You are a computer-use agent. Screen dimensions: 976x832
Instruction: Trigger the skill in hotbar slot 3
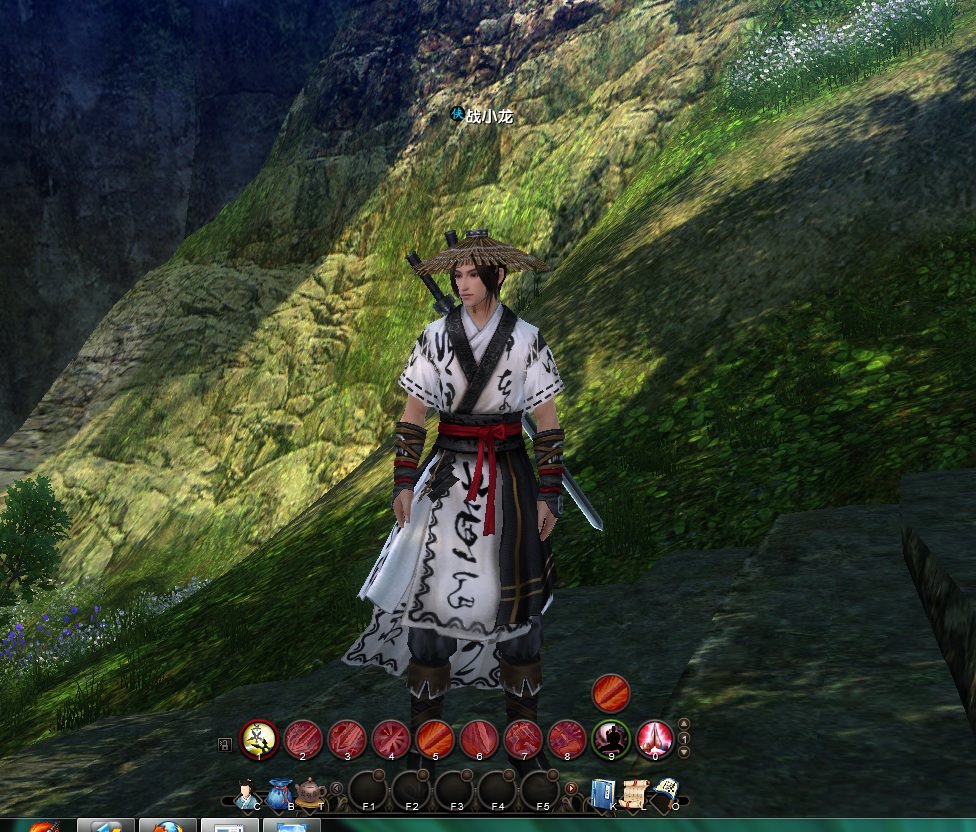[x=347, y=739]
